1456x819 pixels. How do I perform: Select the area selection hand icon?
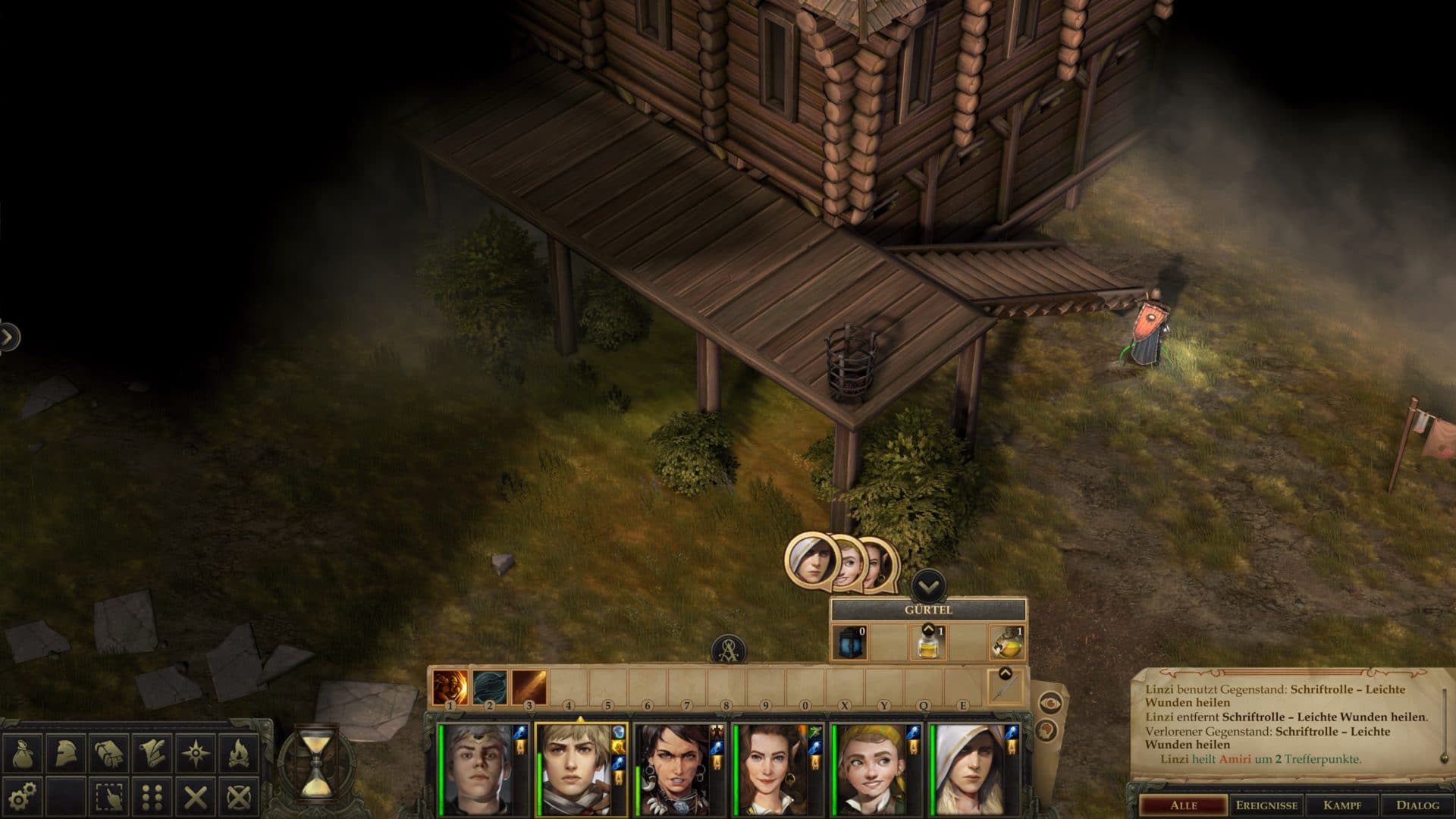108,798
